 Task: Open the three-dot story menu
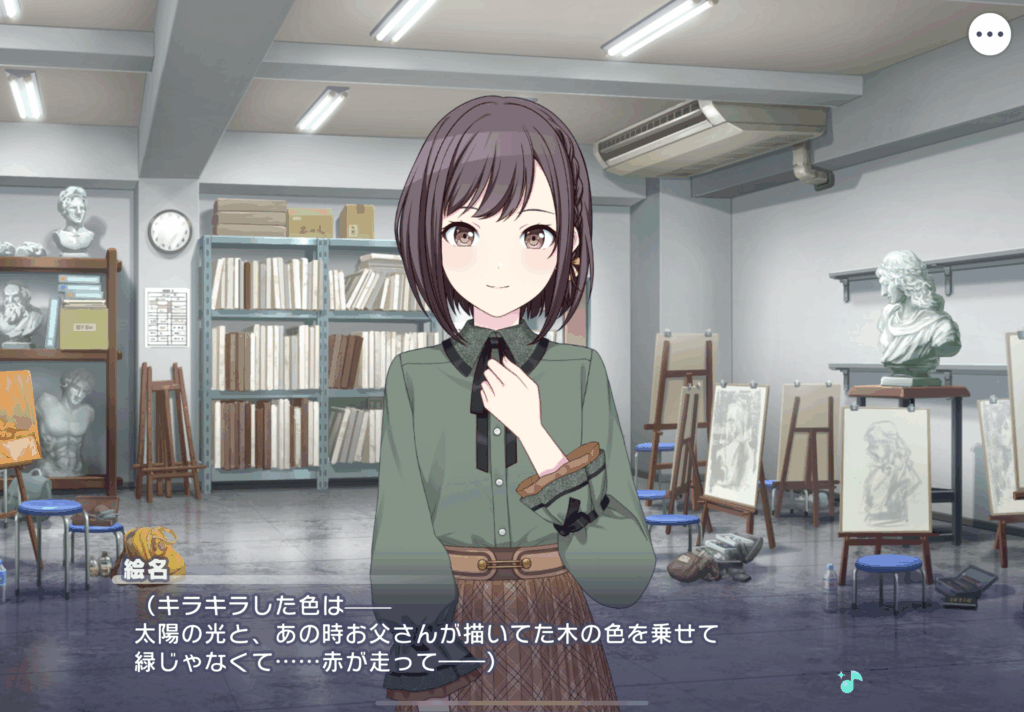[x=989, y=35]
